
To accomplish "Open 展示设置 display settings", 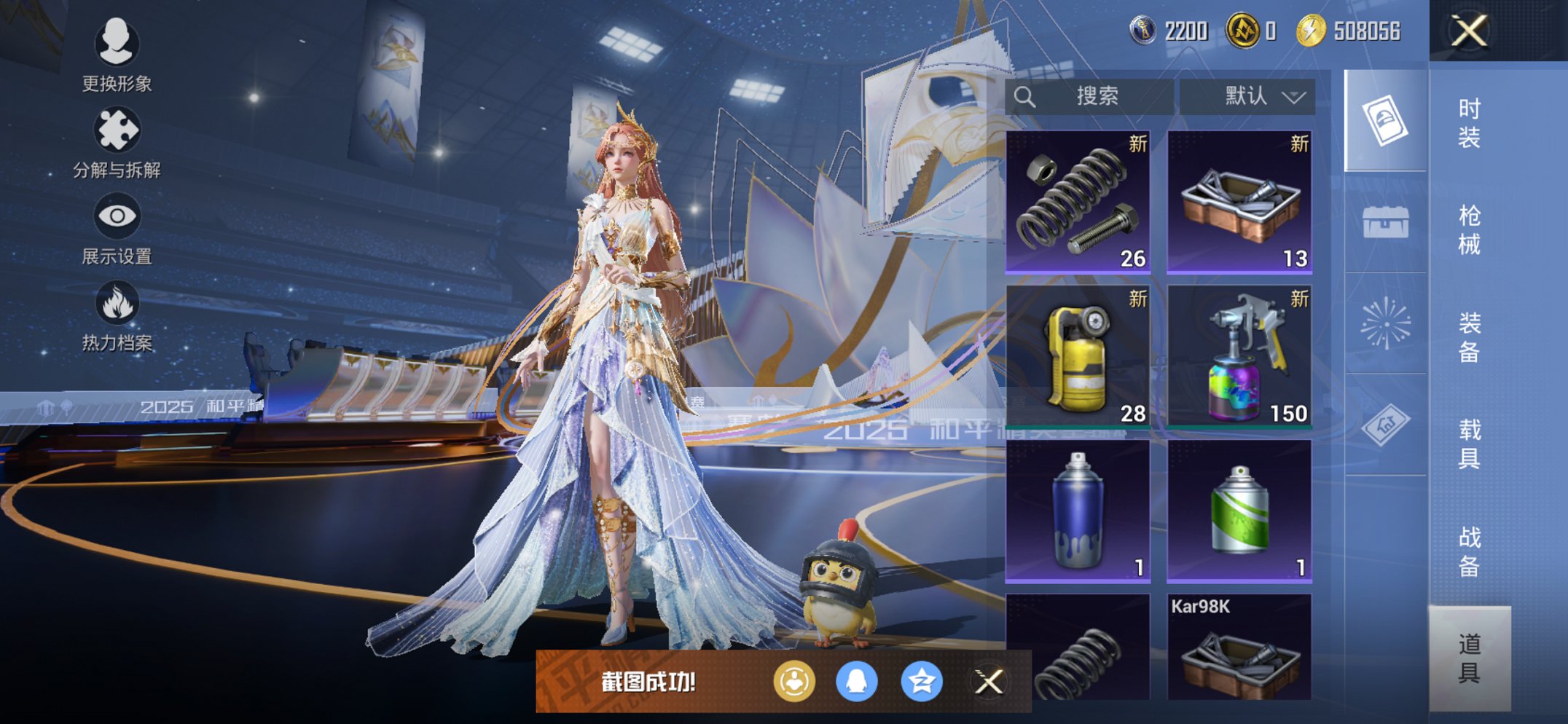I will (117, 229).
